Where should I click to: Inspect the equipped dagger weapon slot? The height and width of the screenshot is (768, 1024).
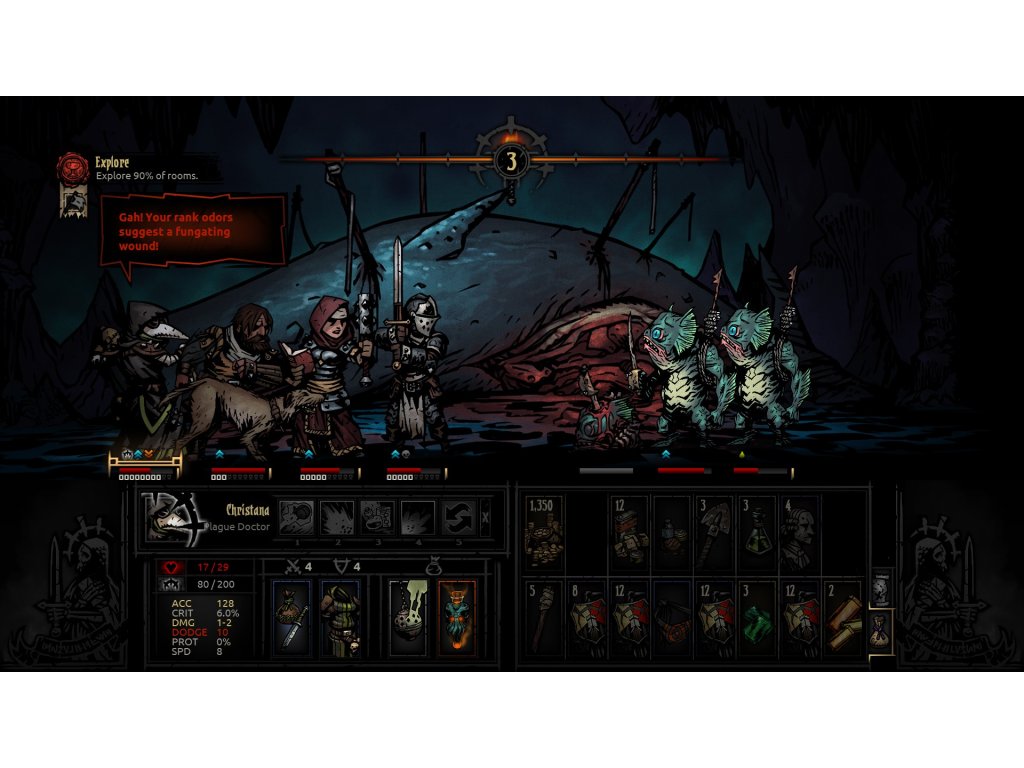coord(292,617)
